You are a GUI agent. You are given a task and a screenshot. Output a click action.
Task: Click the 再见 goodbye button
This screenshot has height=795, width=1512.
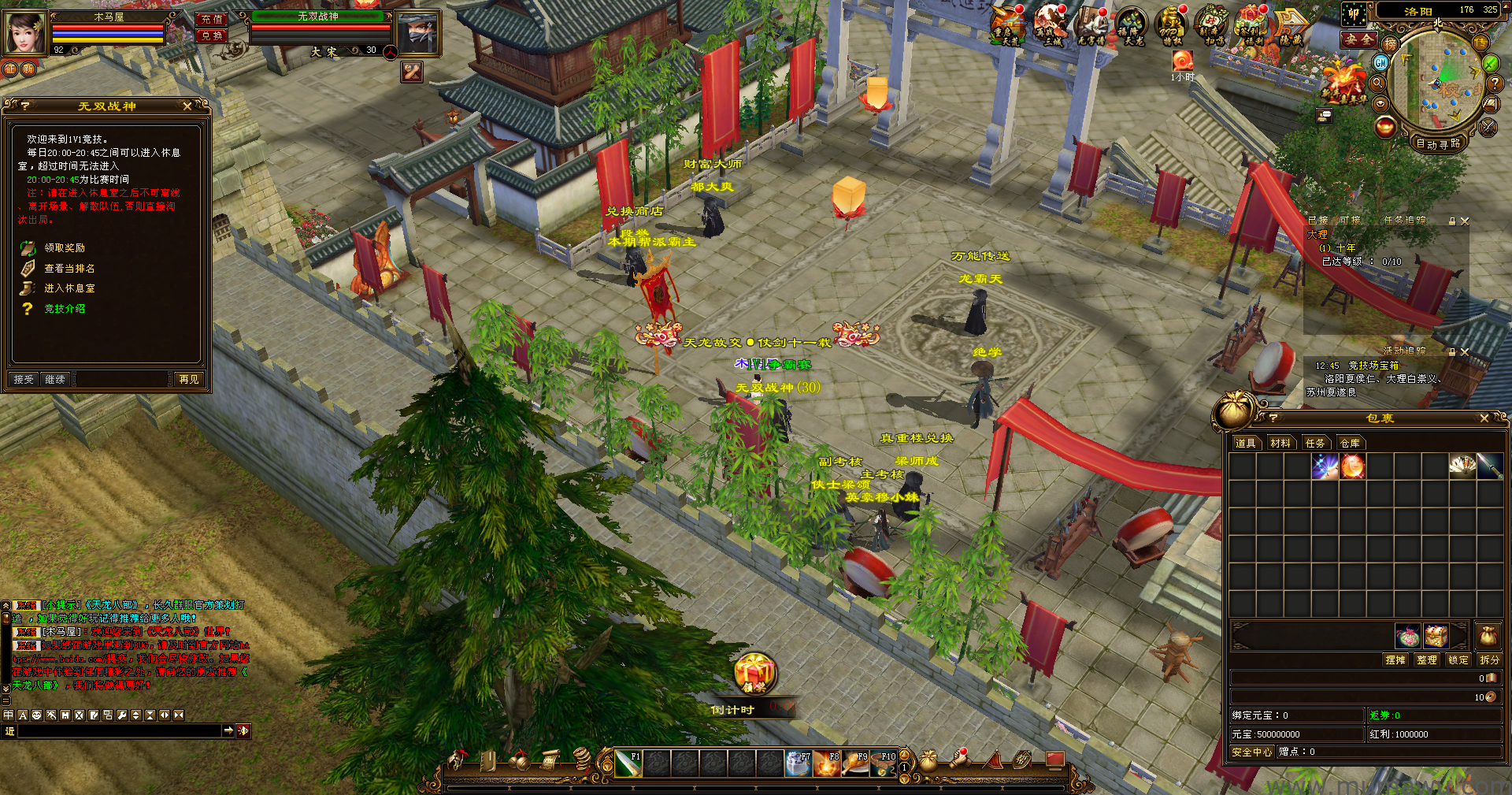[189, 380]
